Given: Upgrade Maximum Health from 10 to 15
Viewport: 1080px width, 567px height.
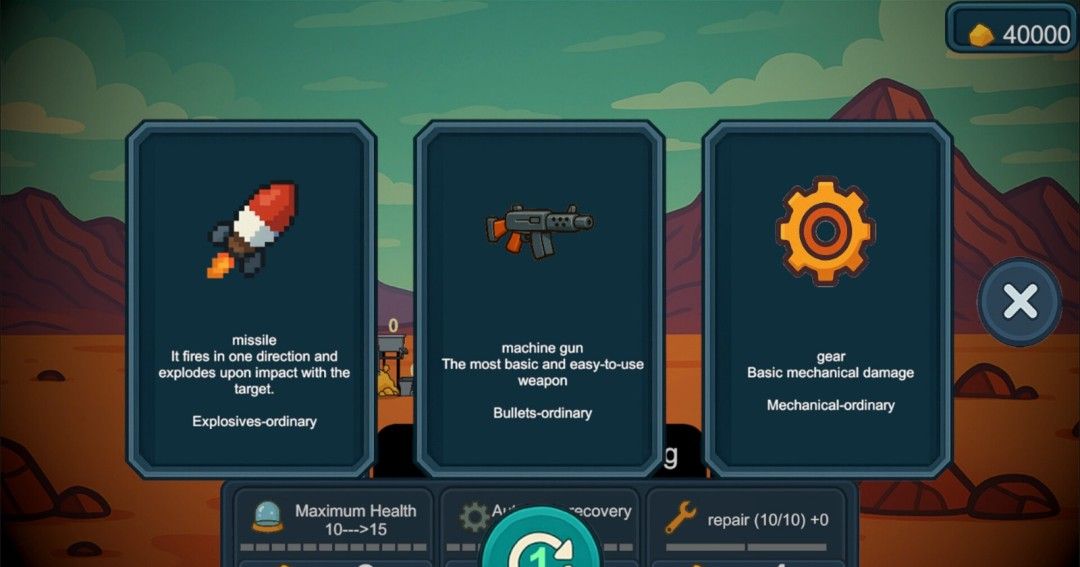Looking at the screenshot, I should (334, 520).
